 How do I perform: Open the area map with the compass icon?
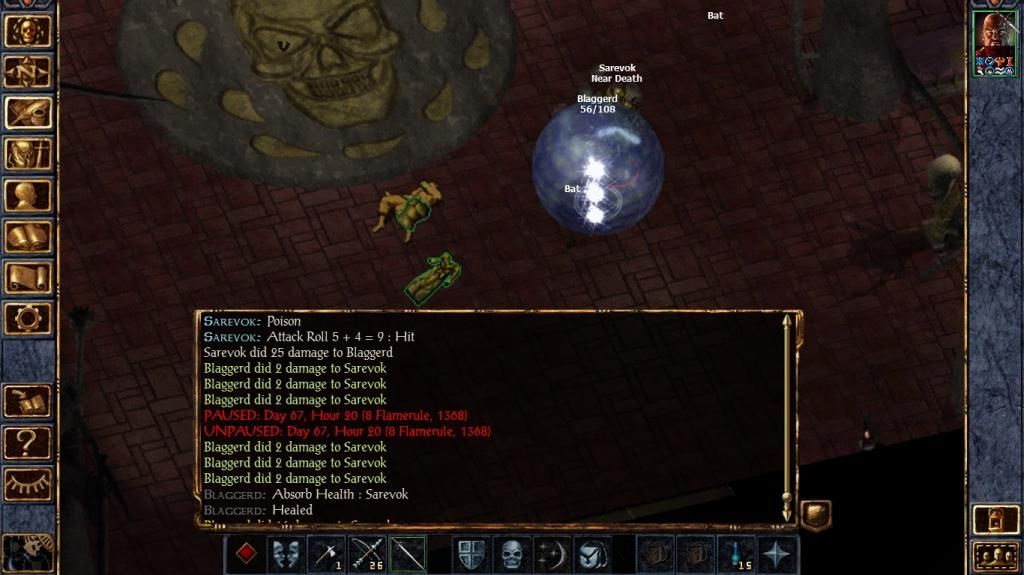28,72
